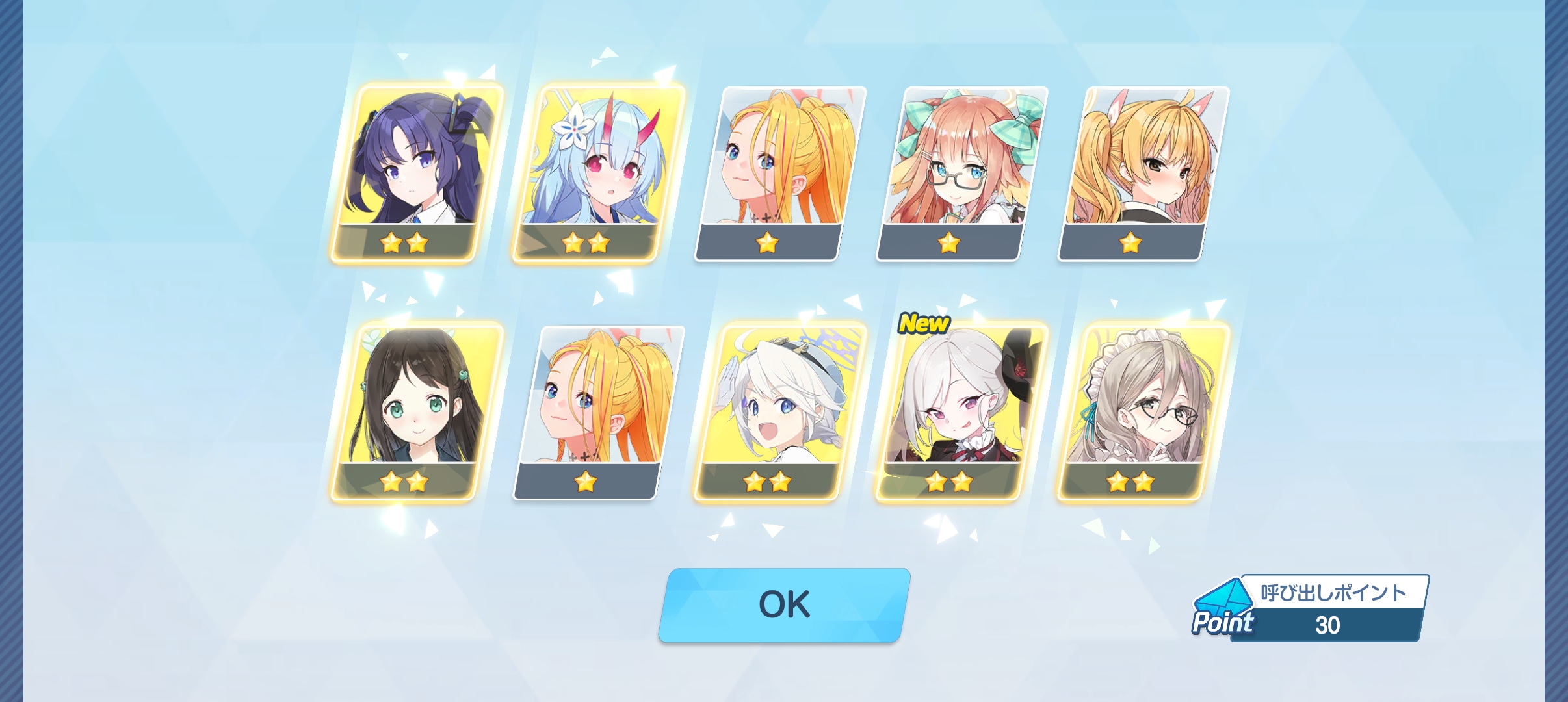Confirm the recruitment results with OK
Screen dimensions: 1568x702
click(784, 605)
